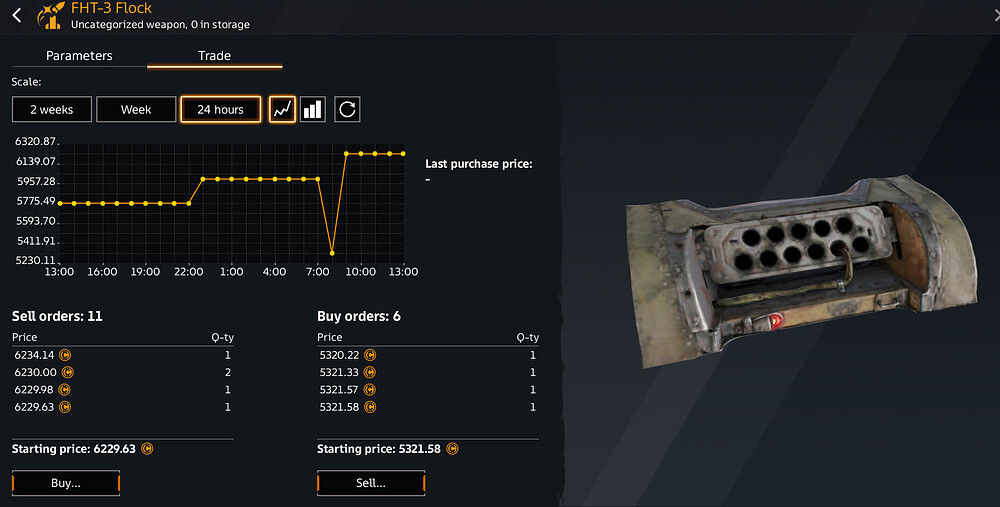Select the Trade tab
The height and width of the screenshot is (507, 1000).
[x=214, y=56]
